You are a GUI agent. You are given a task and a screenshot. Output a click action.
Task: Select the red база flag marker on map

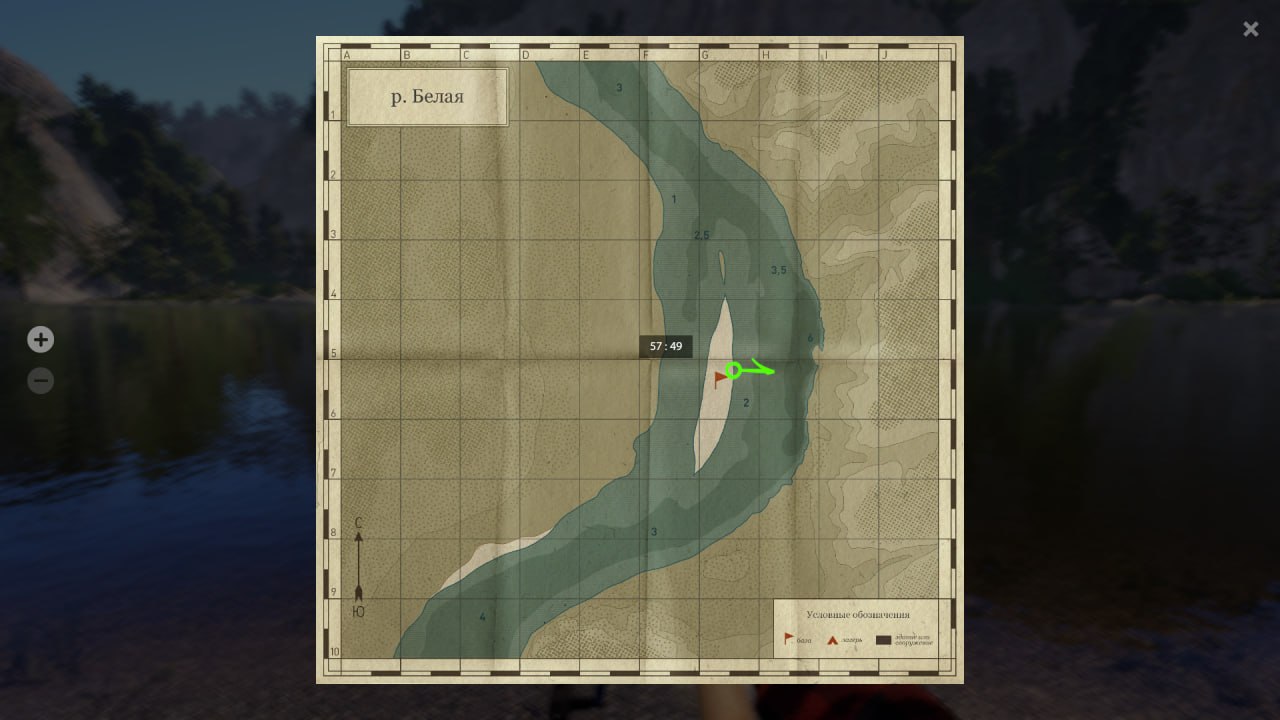click(x=719, y=378)
